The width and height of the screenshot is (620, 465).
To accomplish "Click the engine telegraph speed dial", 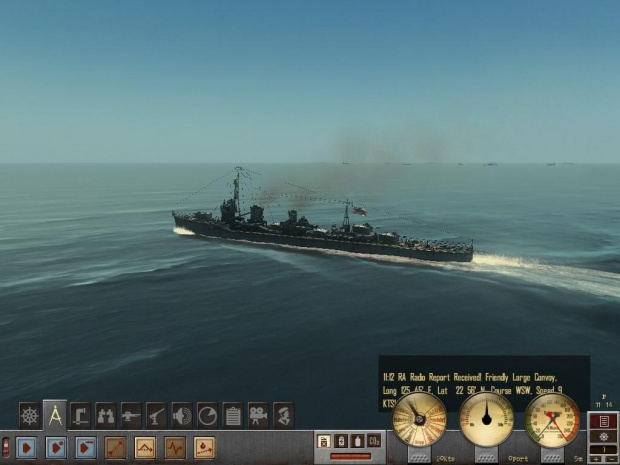I will [x=419, y=419].
